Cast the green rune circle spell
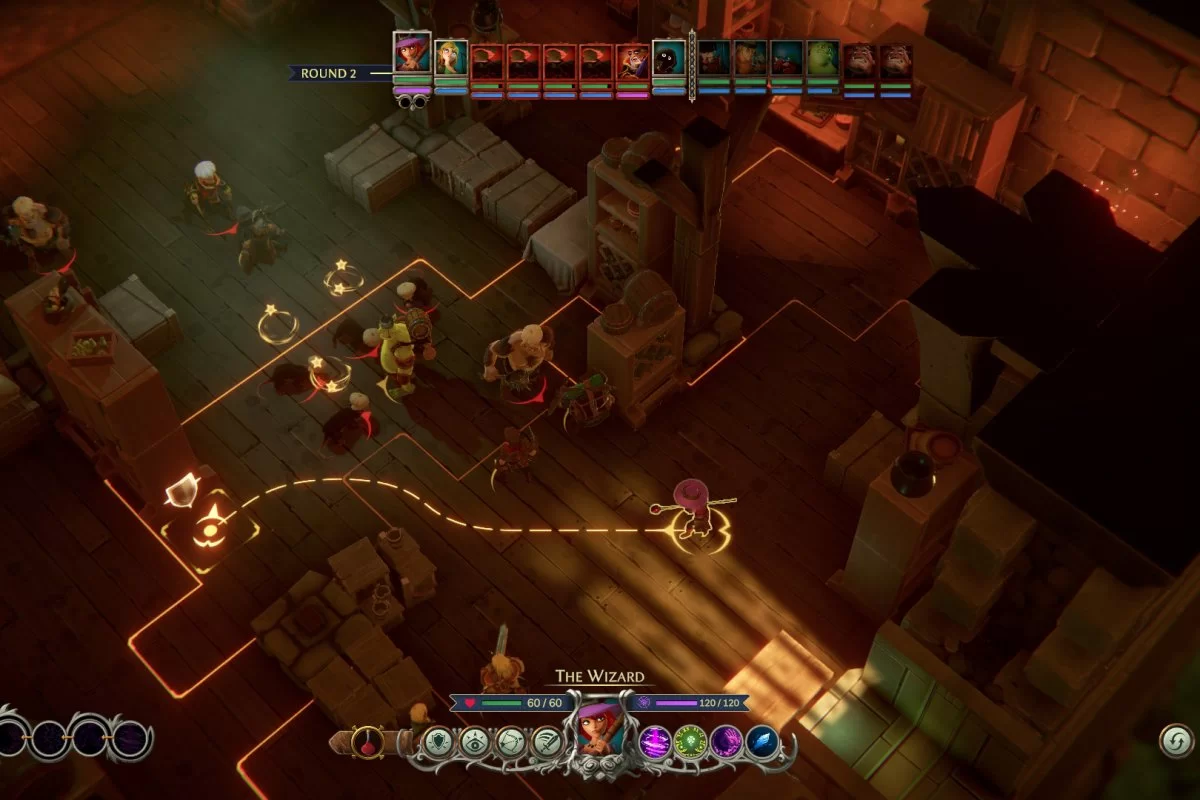1200x800 pixels. (x=690, y=742)
